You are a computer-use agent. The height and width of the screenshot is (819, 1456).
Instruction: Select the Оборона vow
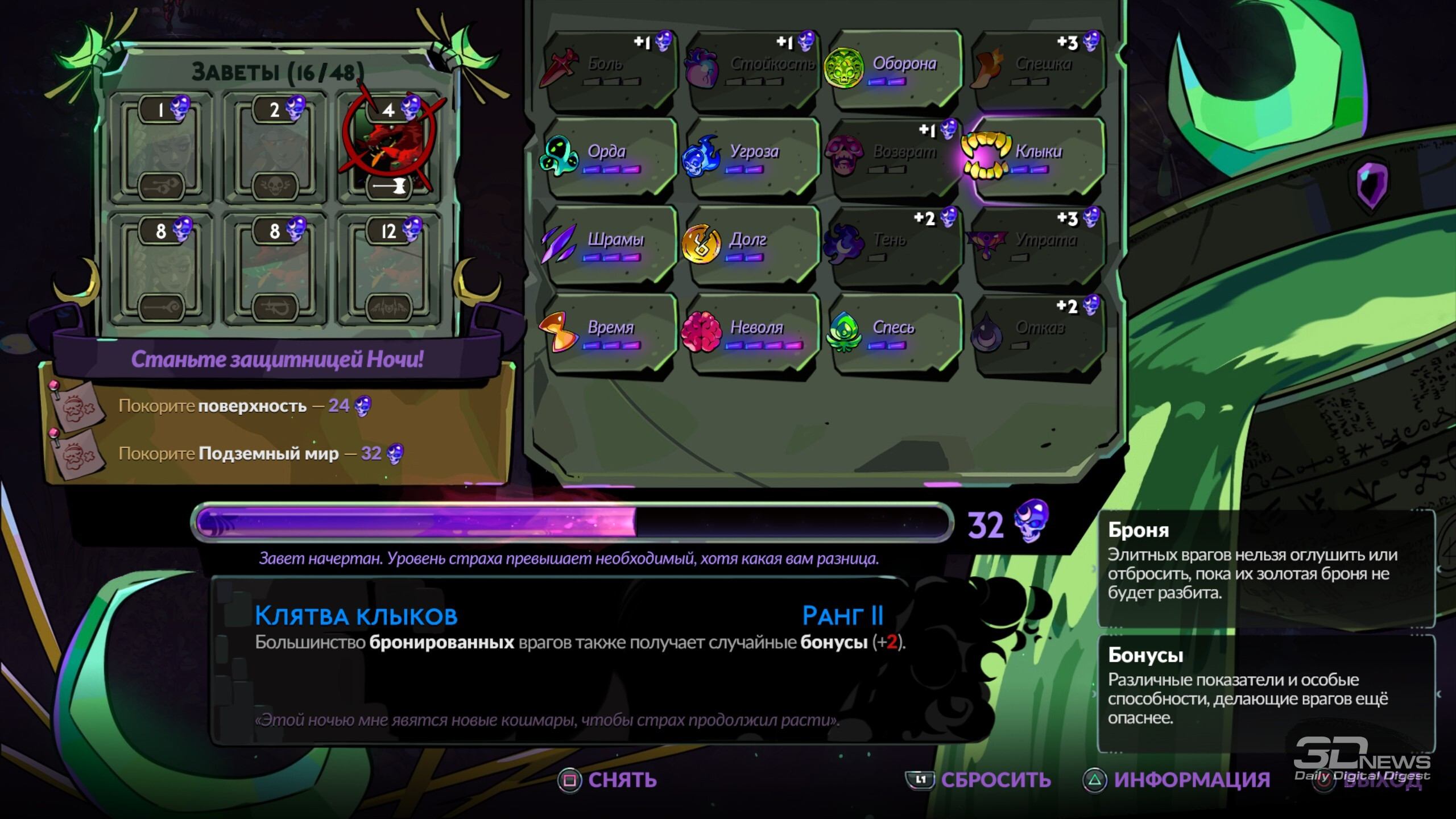894,69
